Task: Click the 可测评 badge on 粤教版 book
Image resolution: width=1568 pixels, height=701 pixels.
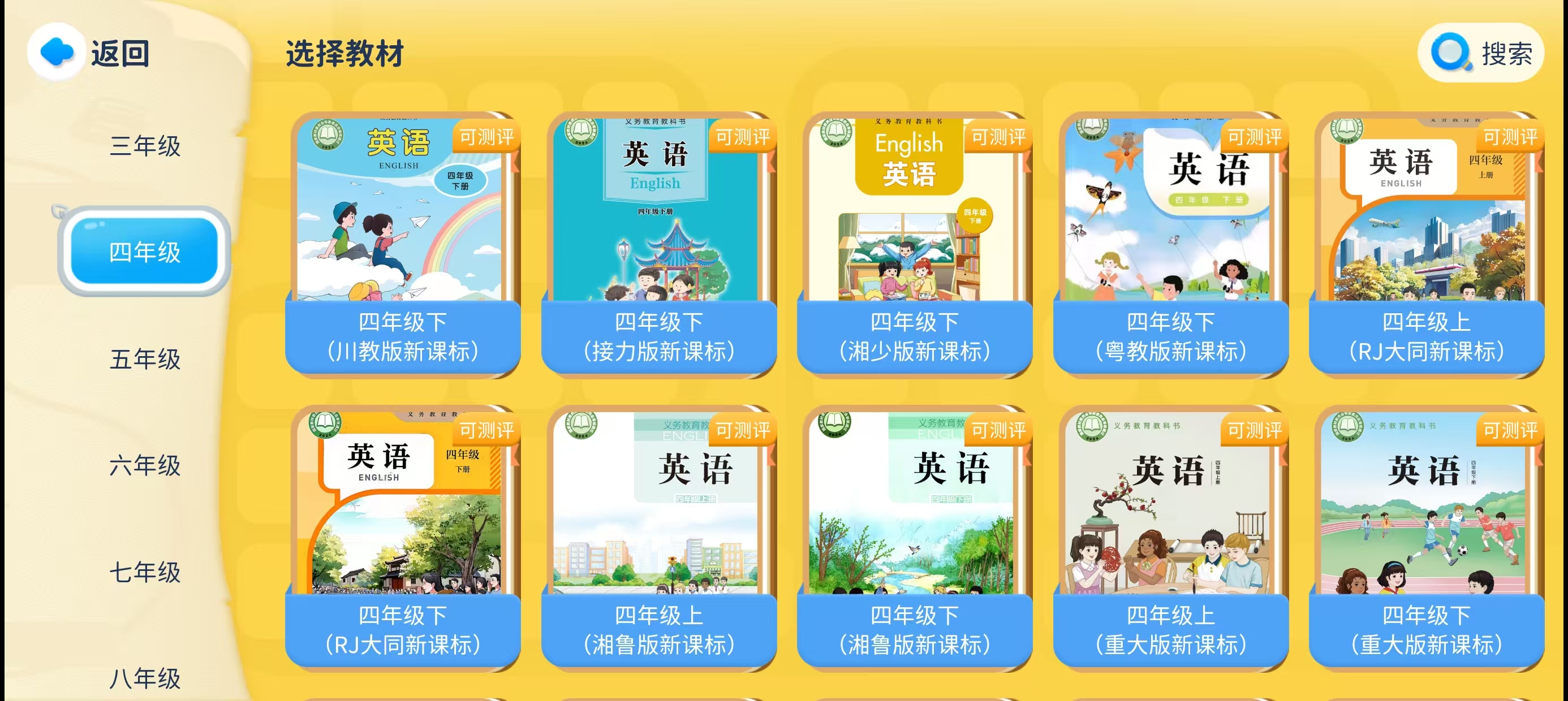Action: pyautogui.click(x=1255, y=137)
